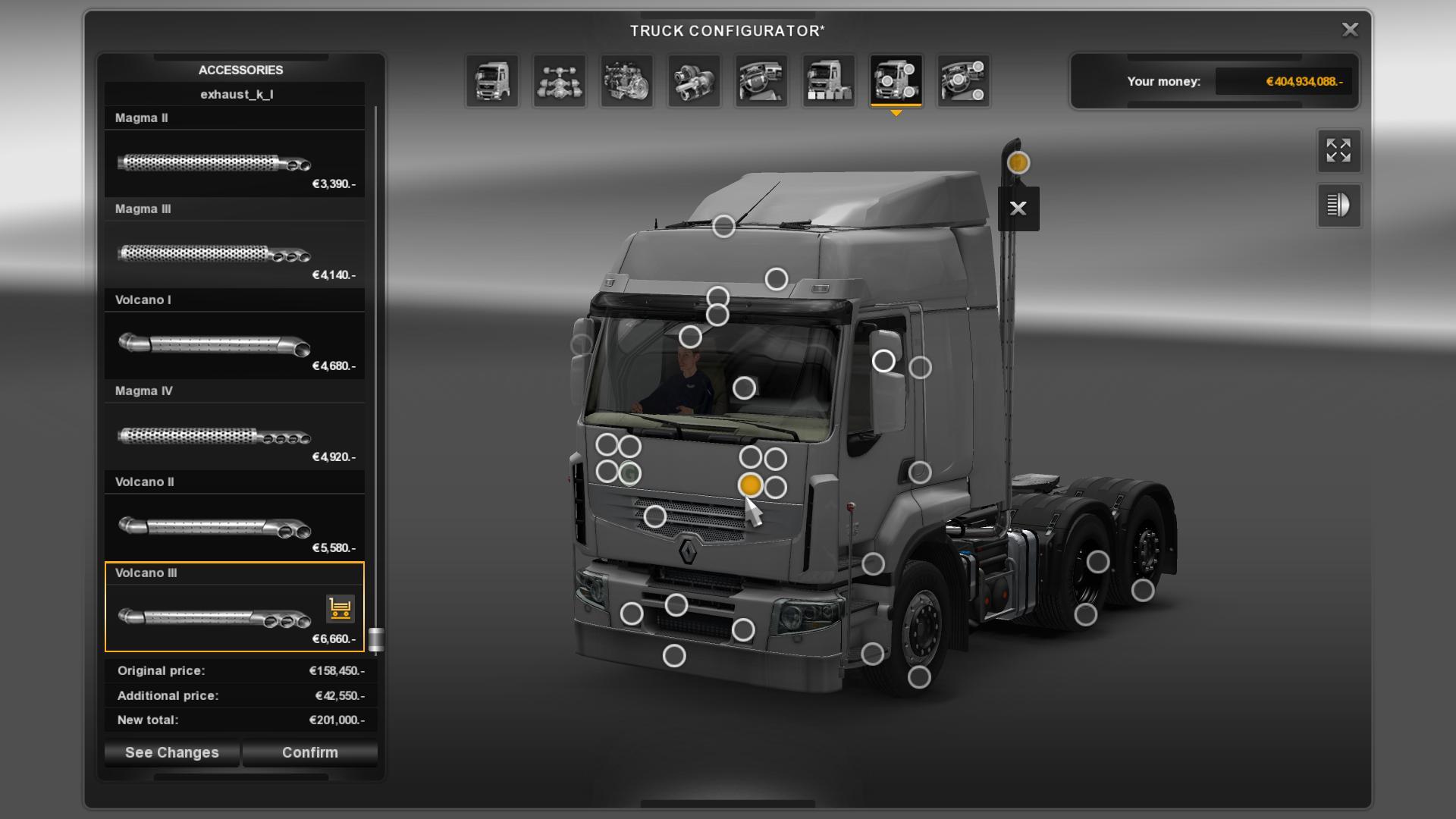Select the Magma IV exhaust
Image resolution: width=1456 pixels, height=819 pixels.
click(234, 435)
